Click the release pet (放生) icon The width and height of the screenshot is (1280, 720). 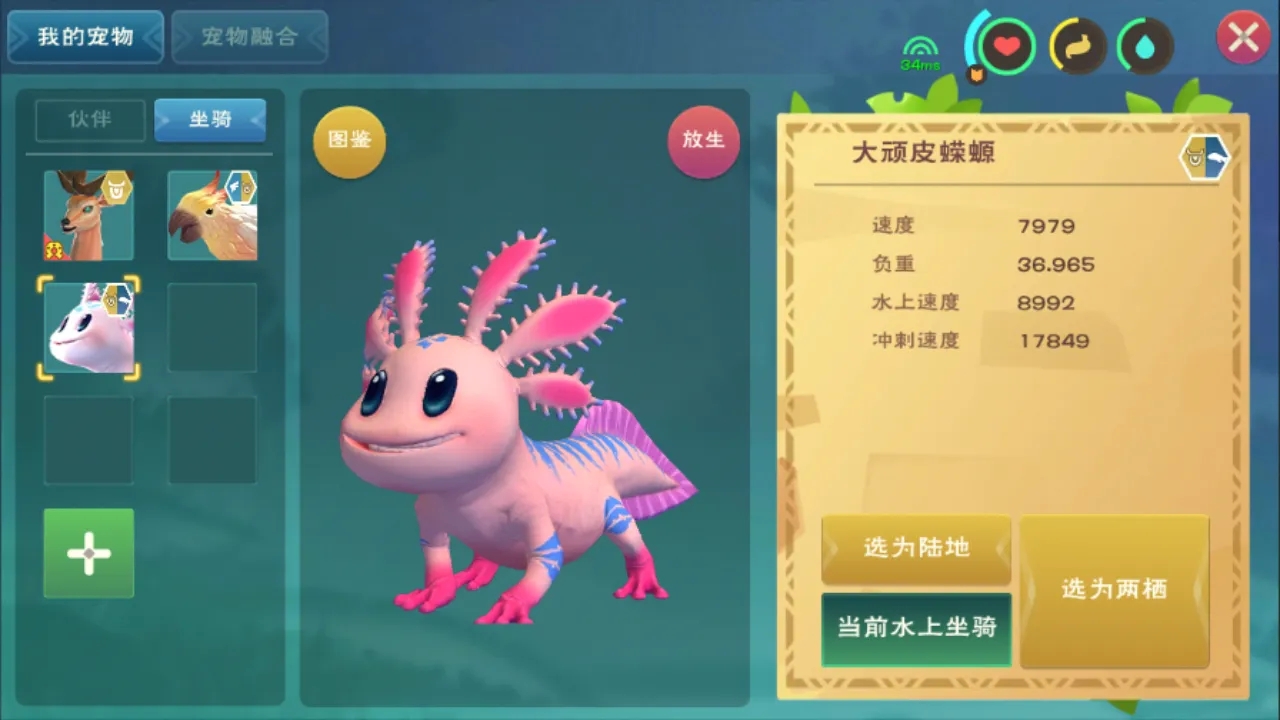703,141
